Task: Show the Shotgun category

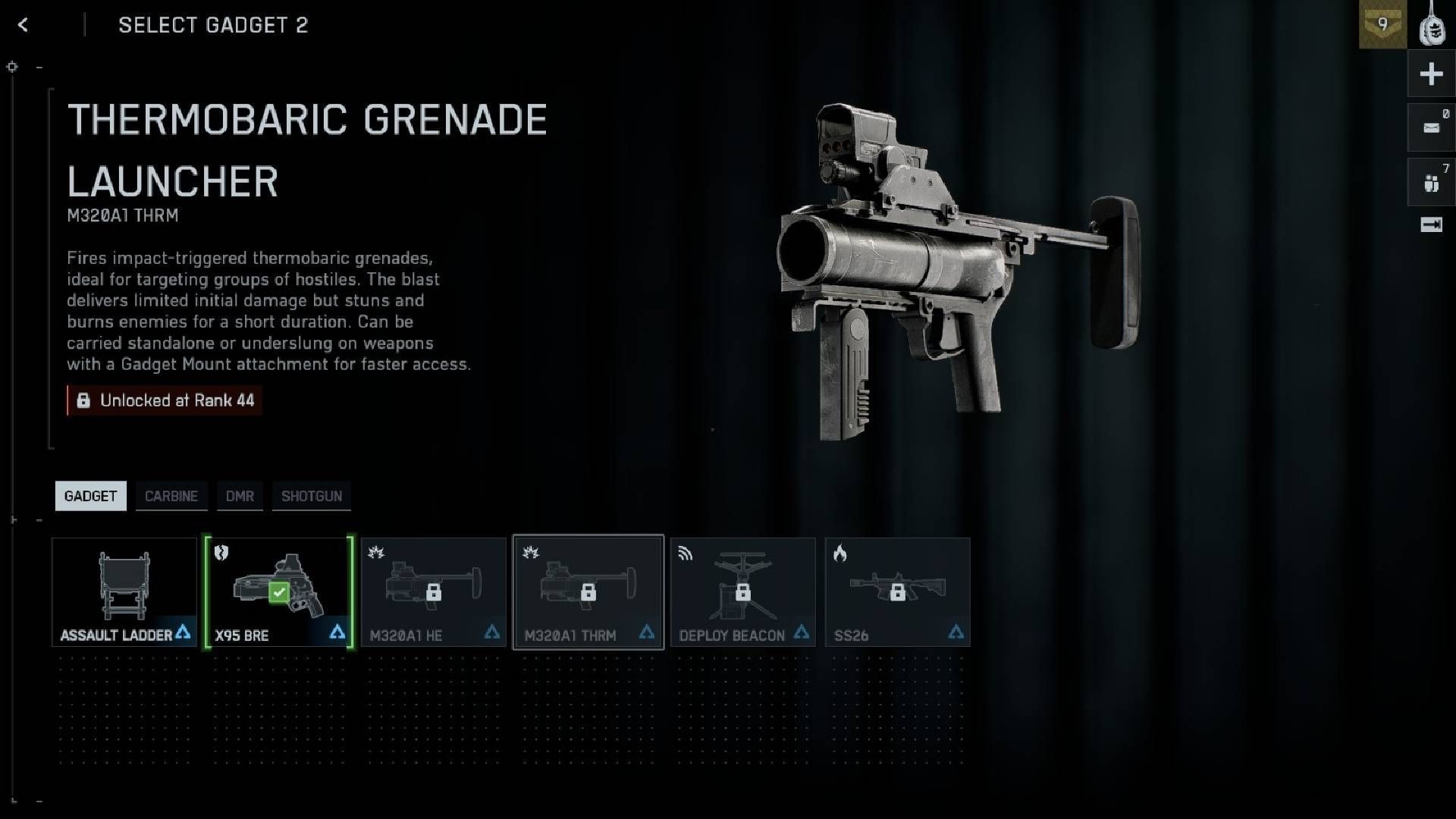Action: click(312, 496)
